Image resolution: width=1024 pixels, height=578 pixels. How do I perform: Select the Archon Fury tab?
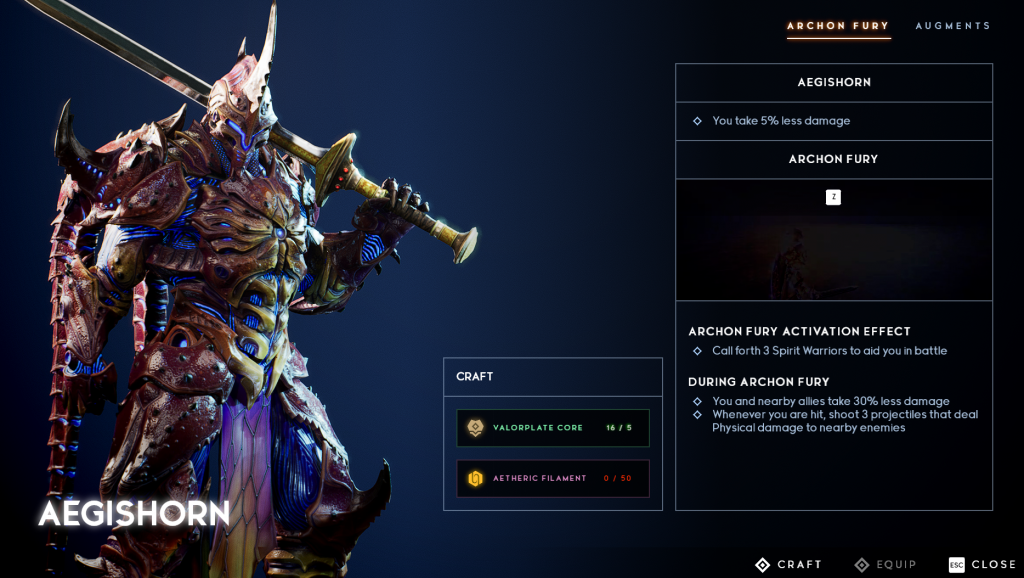[838, 26]
